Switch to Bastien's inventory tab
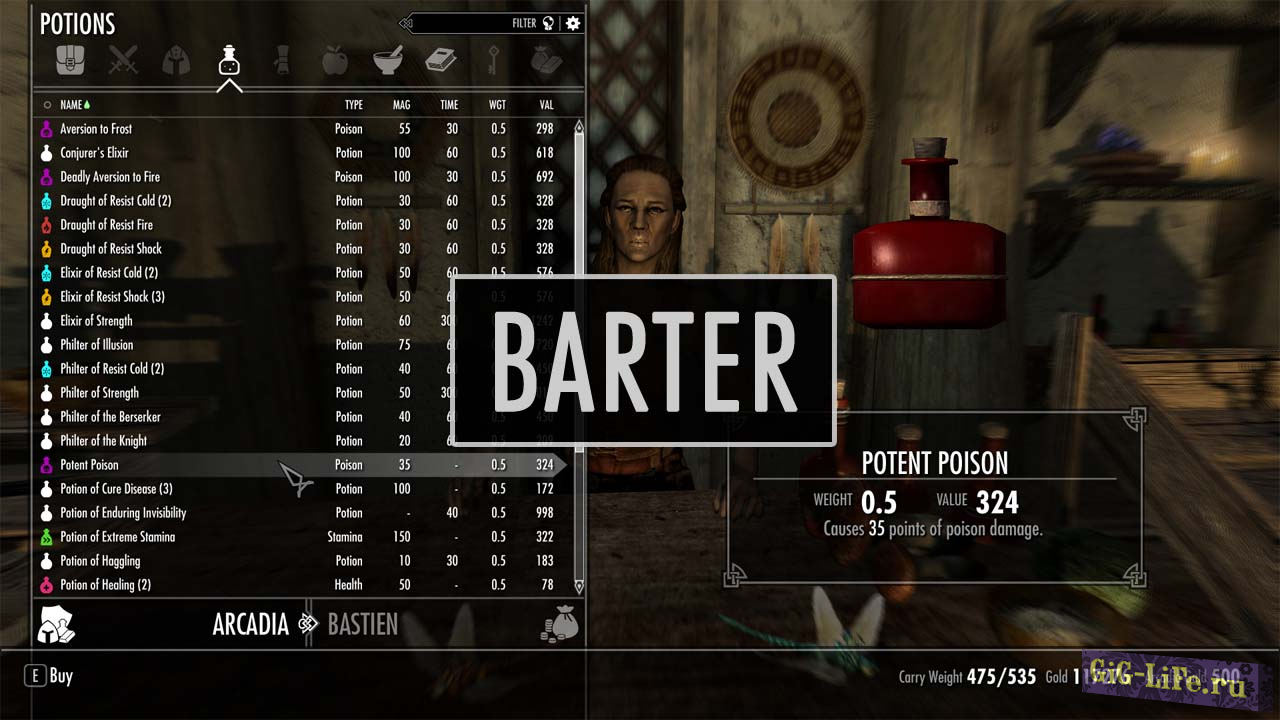The image size is (1280, 720). click(363, 625)
